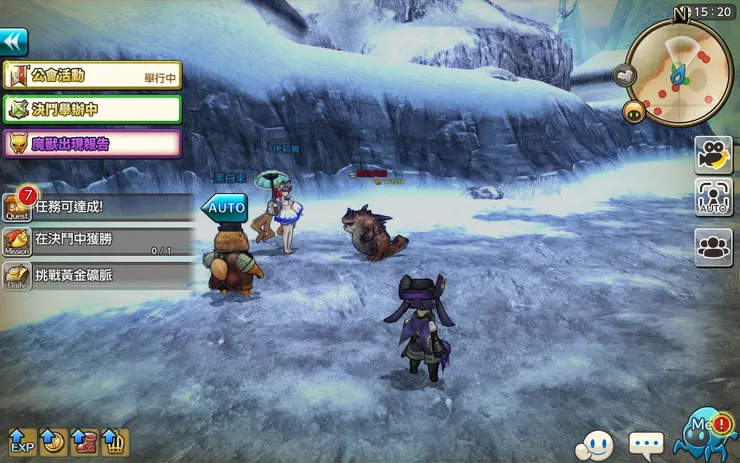
Task: Select the Mission 在決鬥中獲勝 tracker
Action: pyautogui.click(x=98, y=240)
